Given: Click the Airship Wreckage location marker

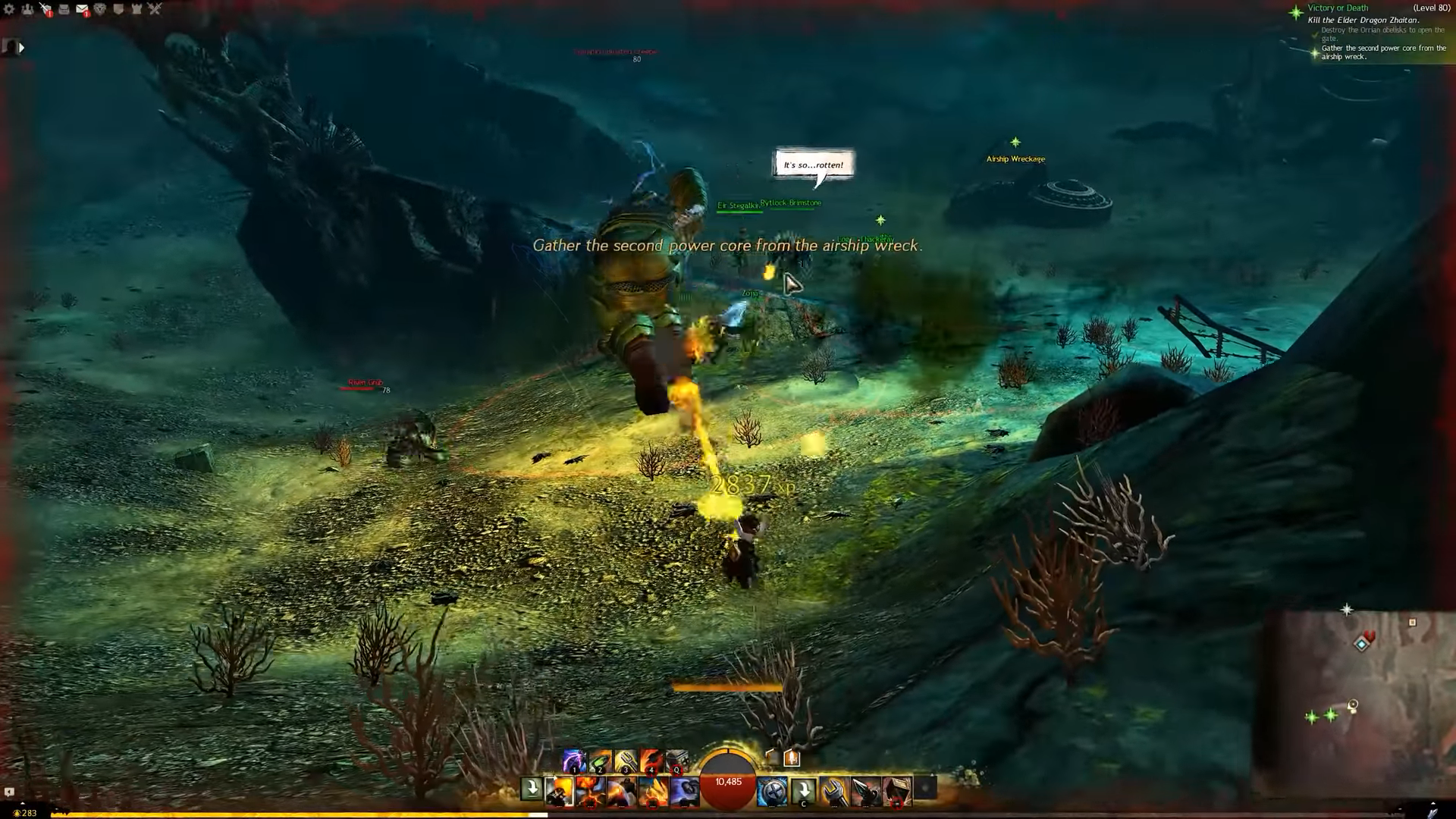Looking at the screenshot, I should (1014, 150).
